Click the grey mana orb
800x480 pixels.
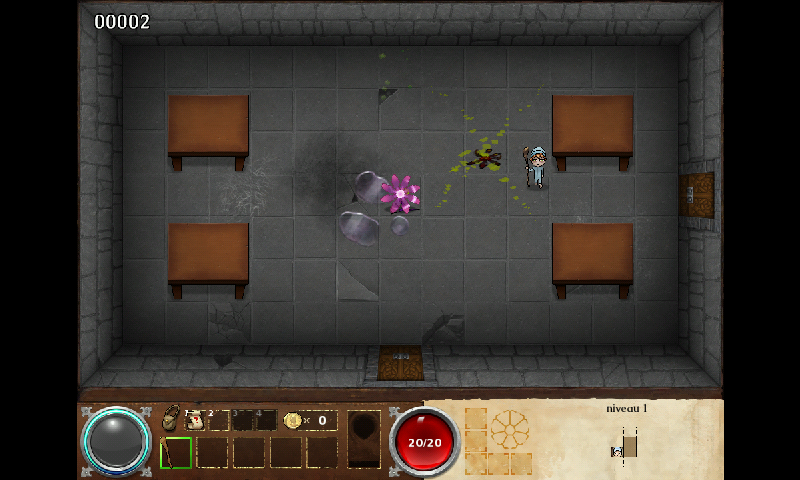116,440
